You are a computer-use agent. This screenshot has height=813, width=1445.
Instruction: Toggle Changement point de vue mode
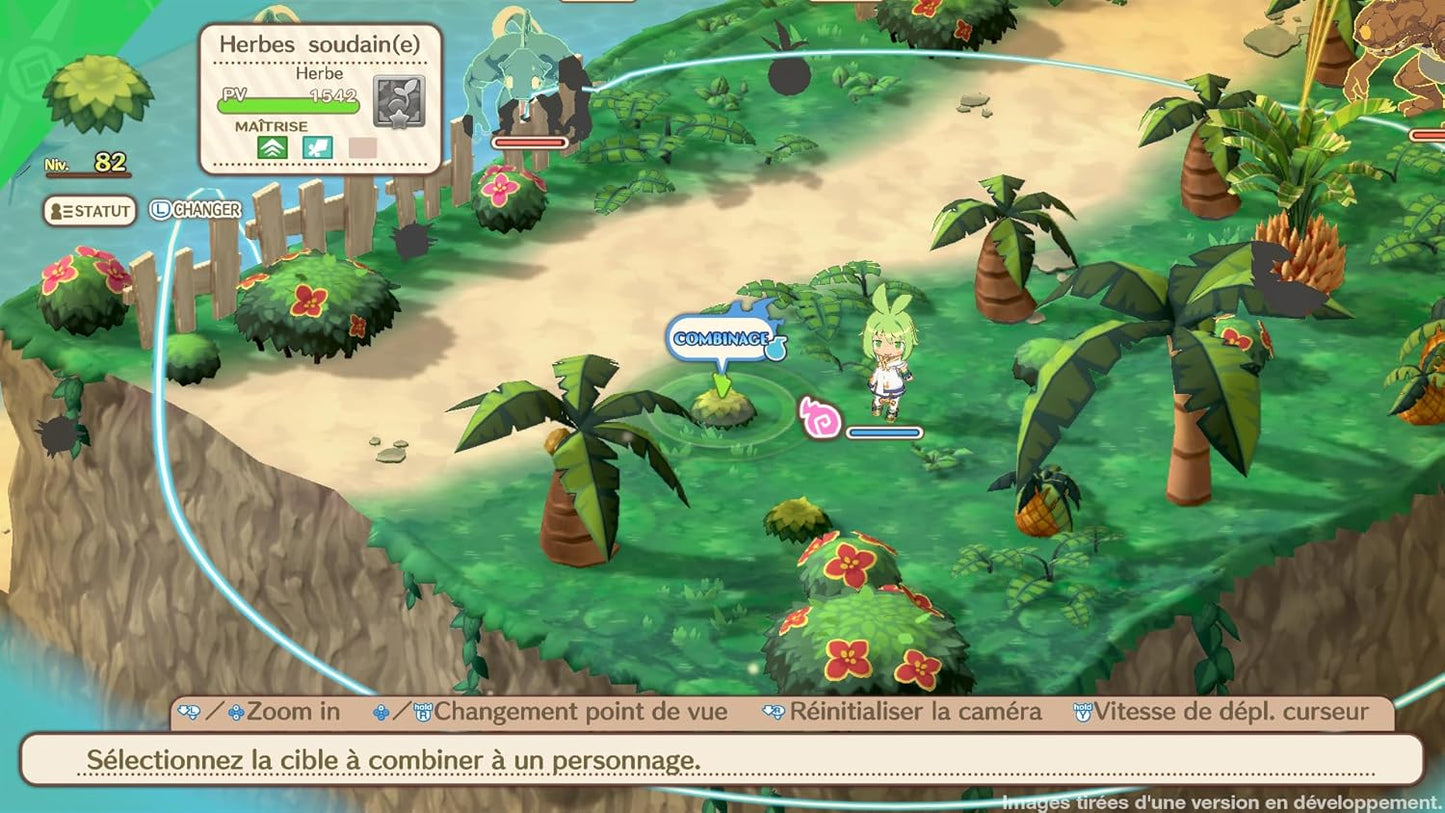click(580, 711)
